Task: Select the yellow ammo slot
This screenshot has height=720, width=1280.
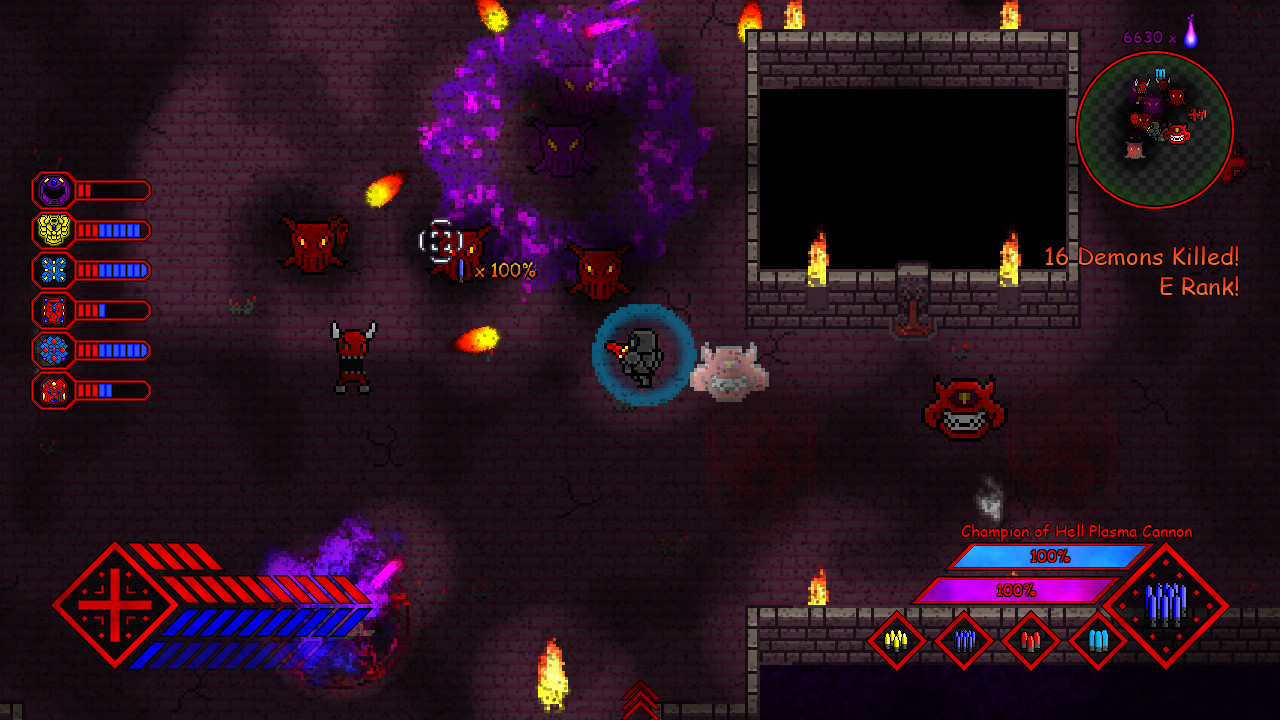Action: [x=897, y=640]
